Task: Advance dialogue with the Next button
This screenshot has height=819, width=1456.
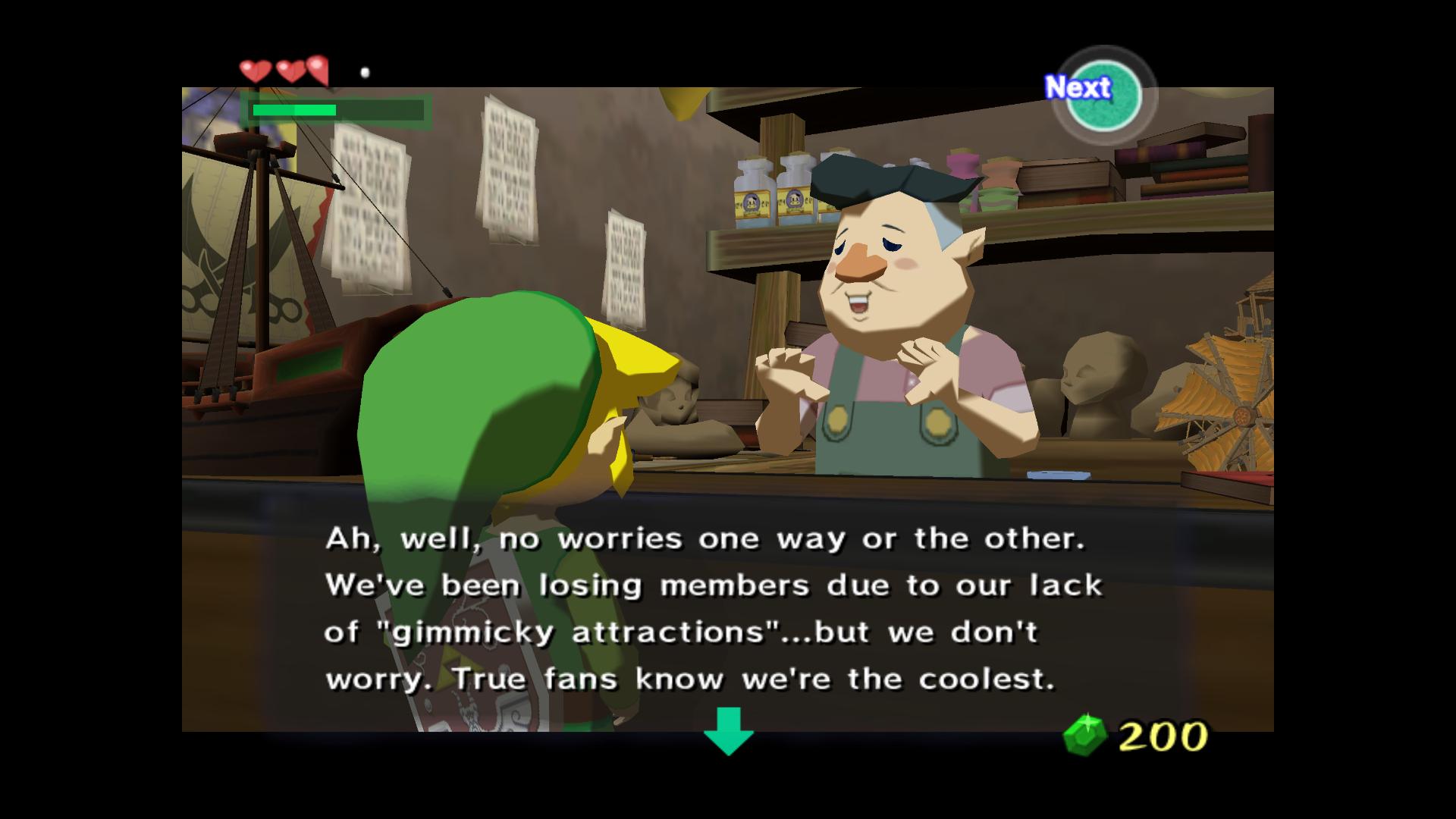Action: (1103, 95)
